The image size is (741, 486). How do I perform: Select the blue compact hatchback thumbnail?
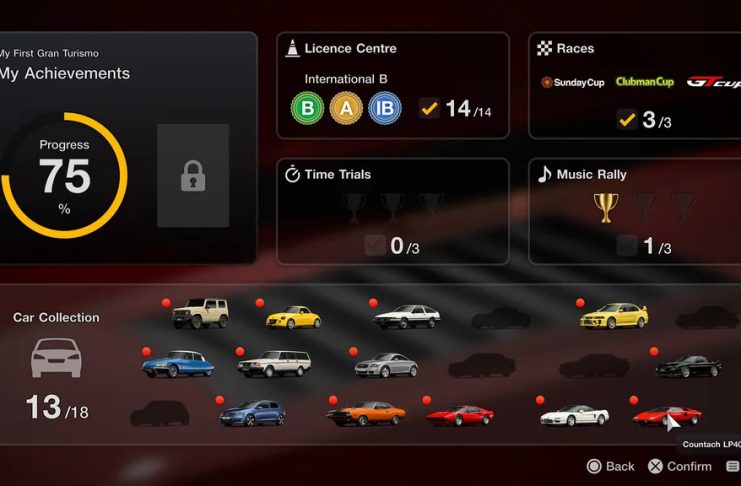pyautogui.click(x=252, y=412)
